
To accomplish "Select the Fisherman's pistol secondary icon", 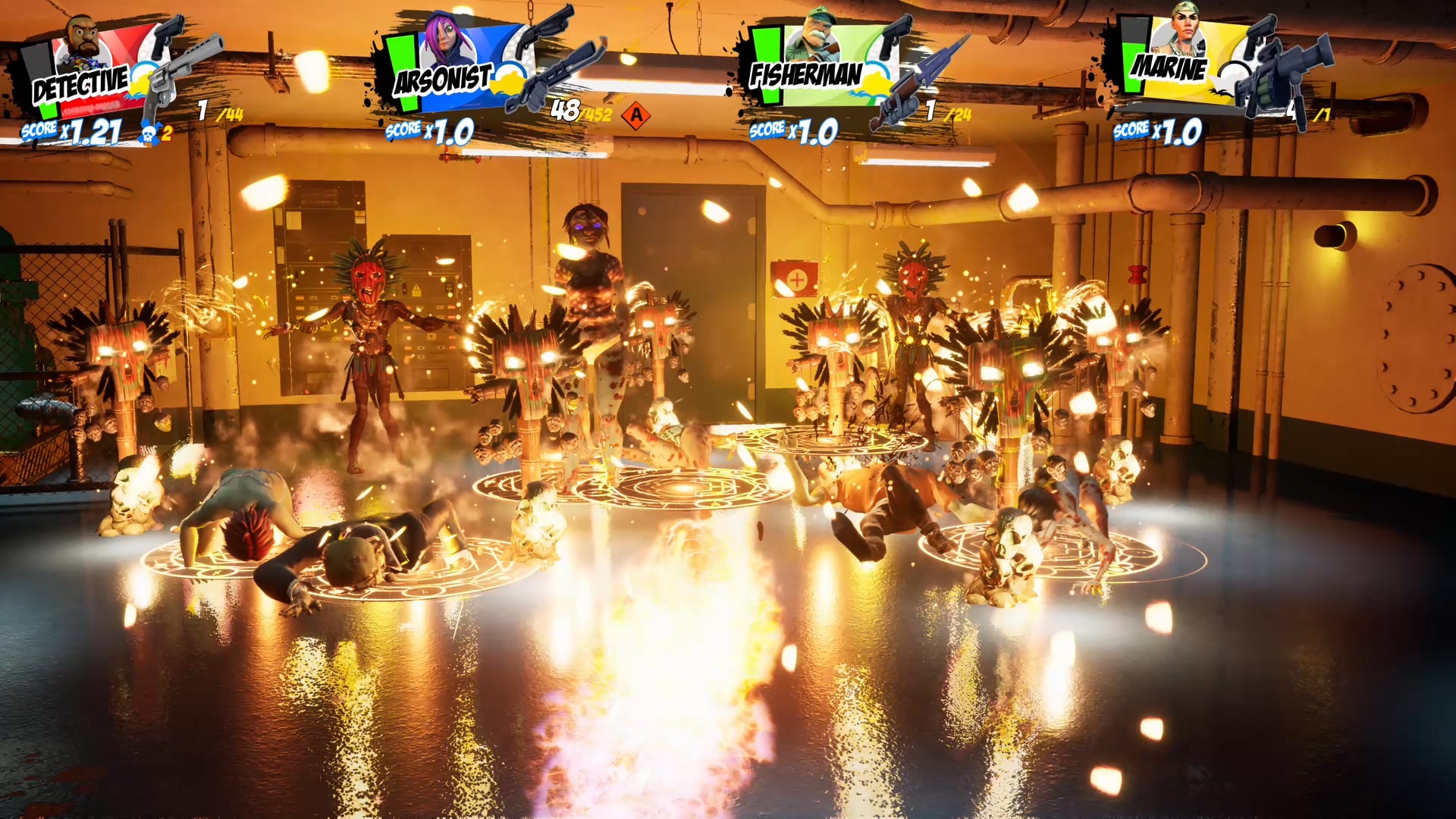I will coord(897,34).
